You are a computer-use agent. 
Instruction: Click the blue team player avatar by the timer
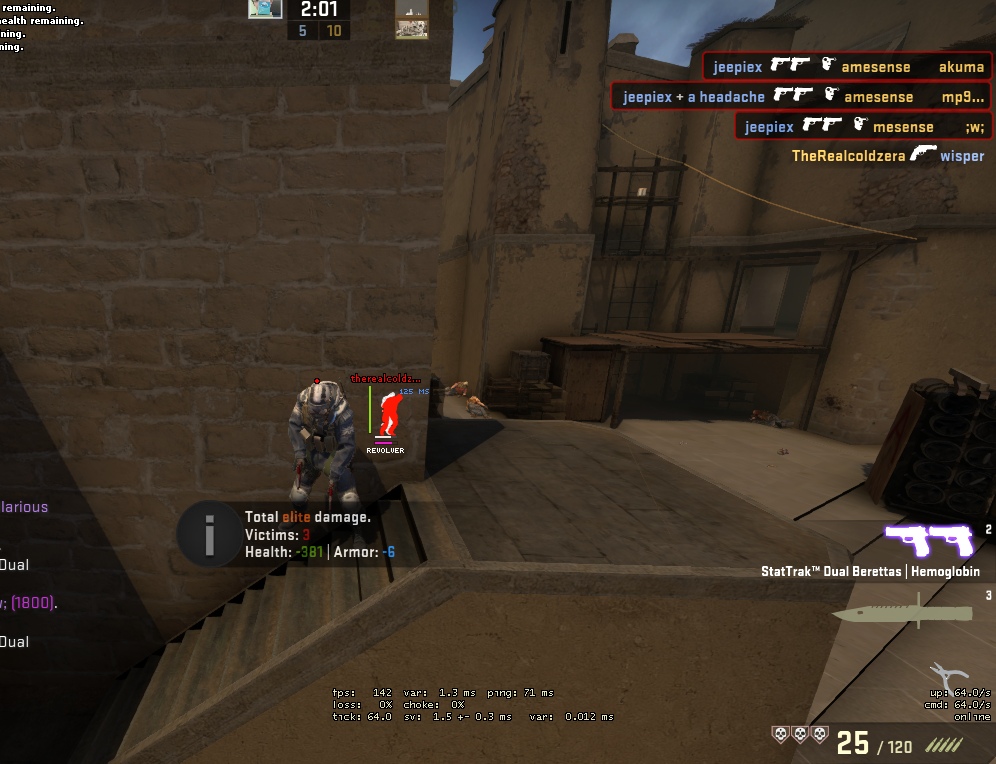pyautogui.click(x=265, y=9)
